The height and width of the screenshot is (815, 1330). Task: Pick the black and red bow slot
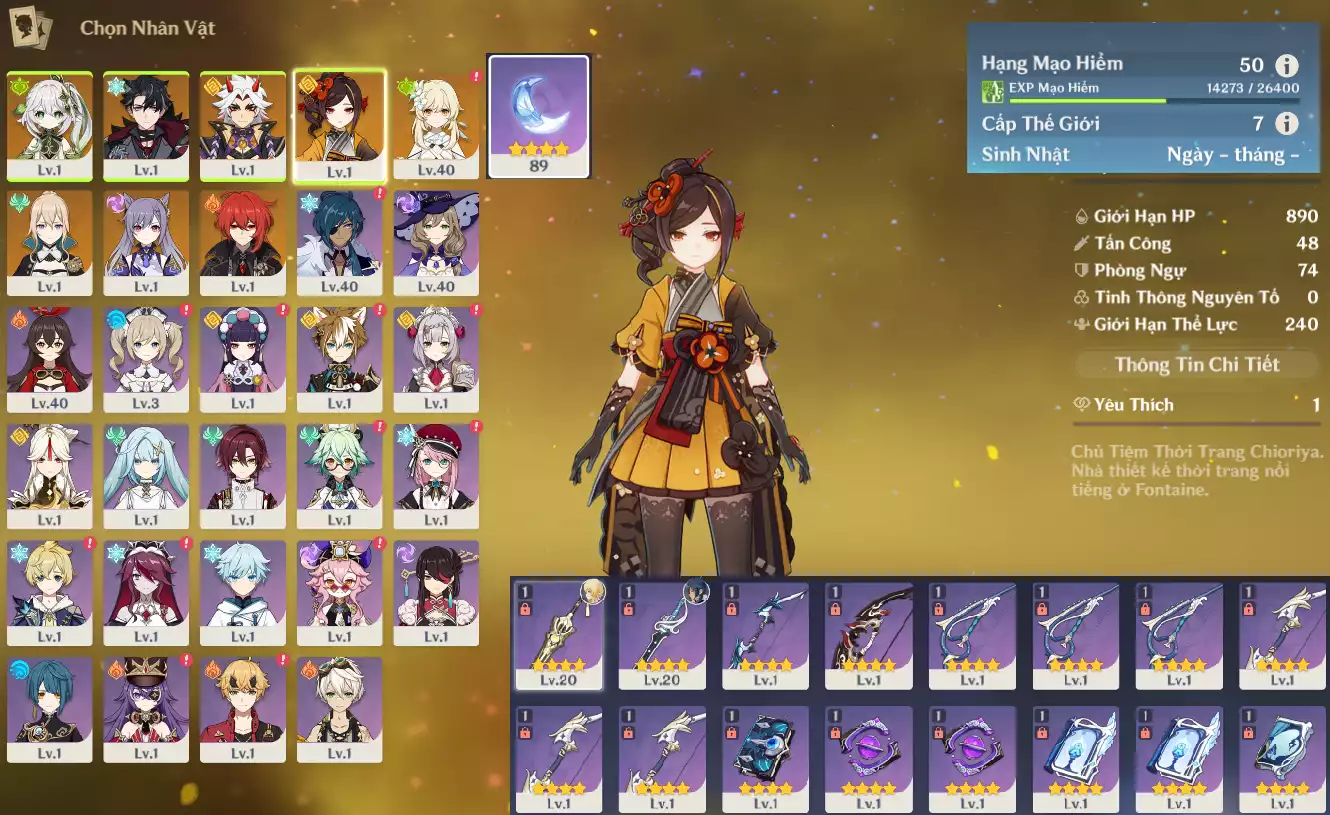point(868,634)
